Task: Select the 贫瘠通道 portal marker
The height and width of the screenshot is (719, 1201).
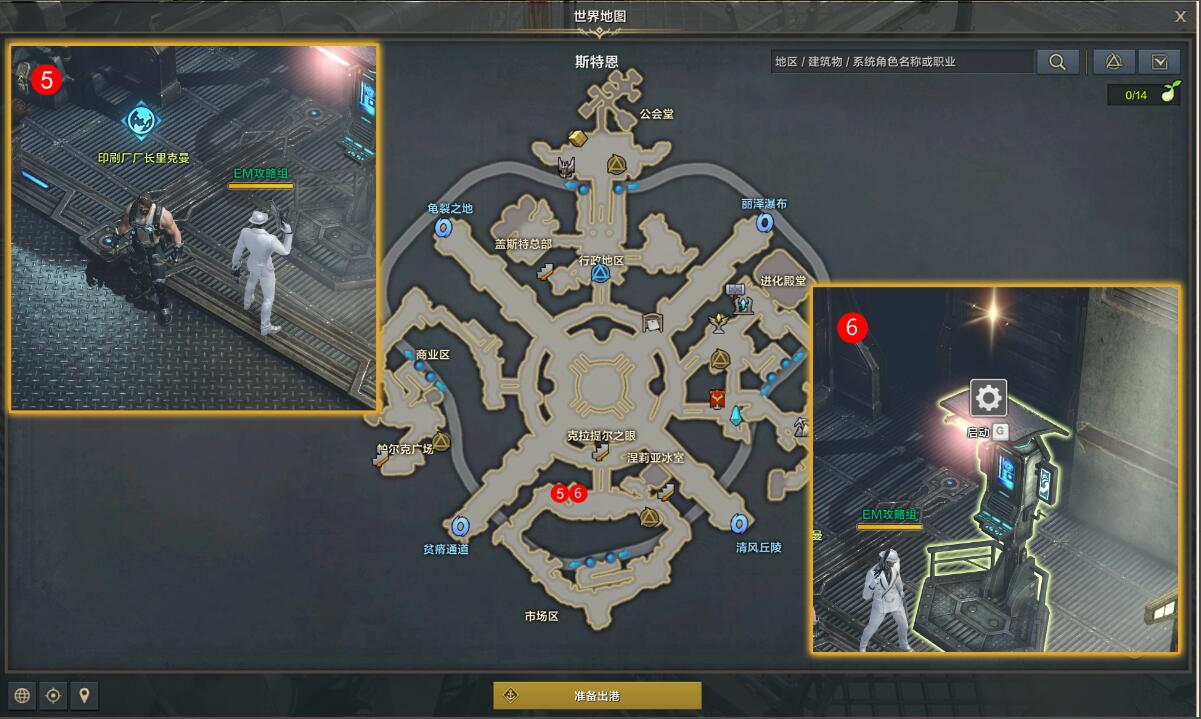Action: pyautogui.click(x=460, y=525)
